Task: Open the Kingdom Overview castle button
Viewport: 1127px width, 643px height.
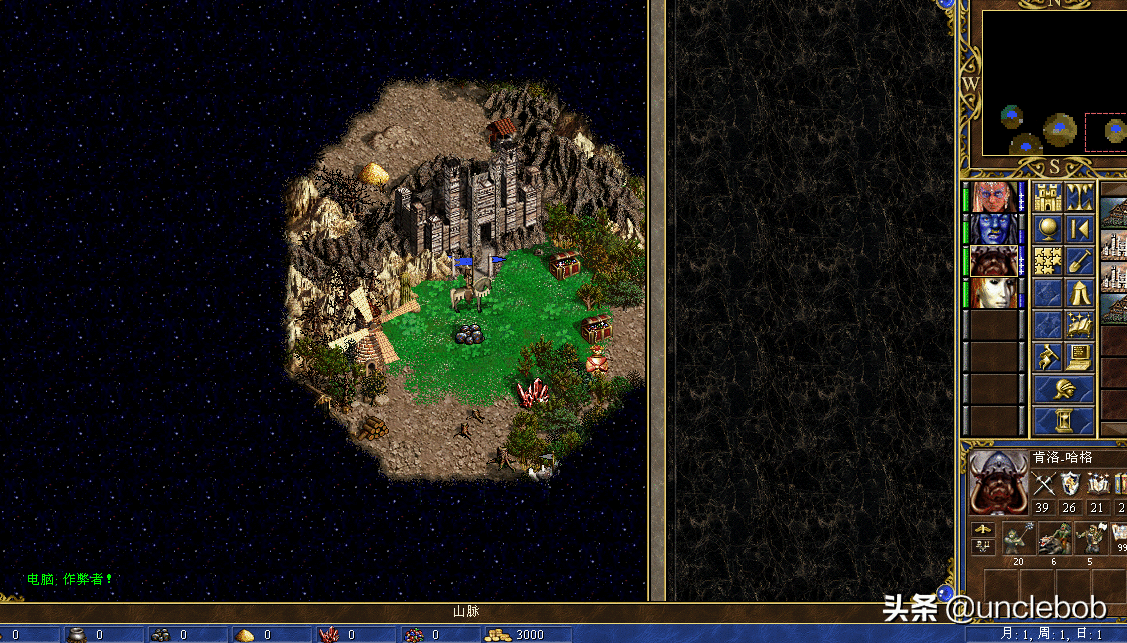Action: point(1047,196)
